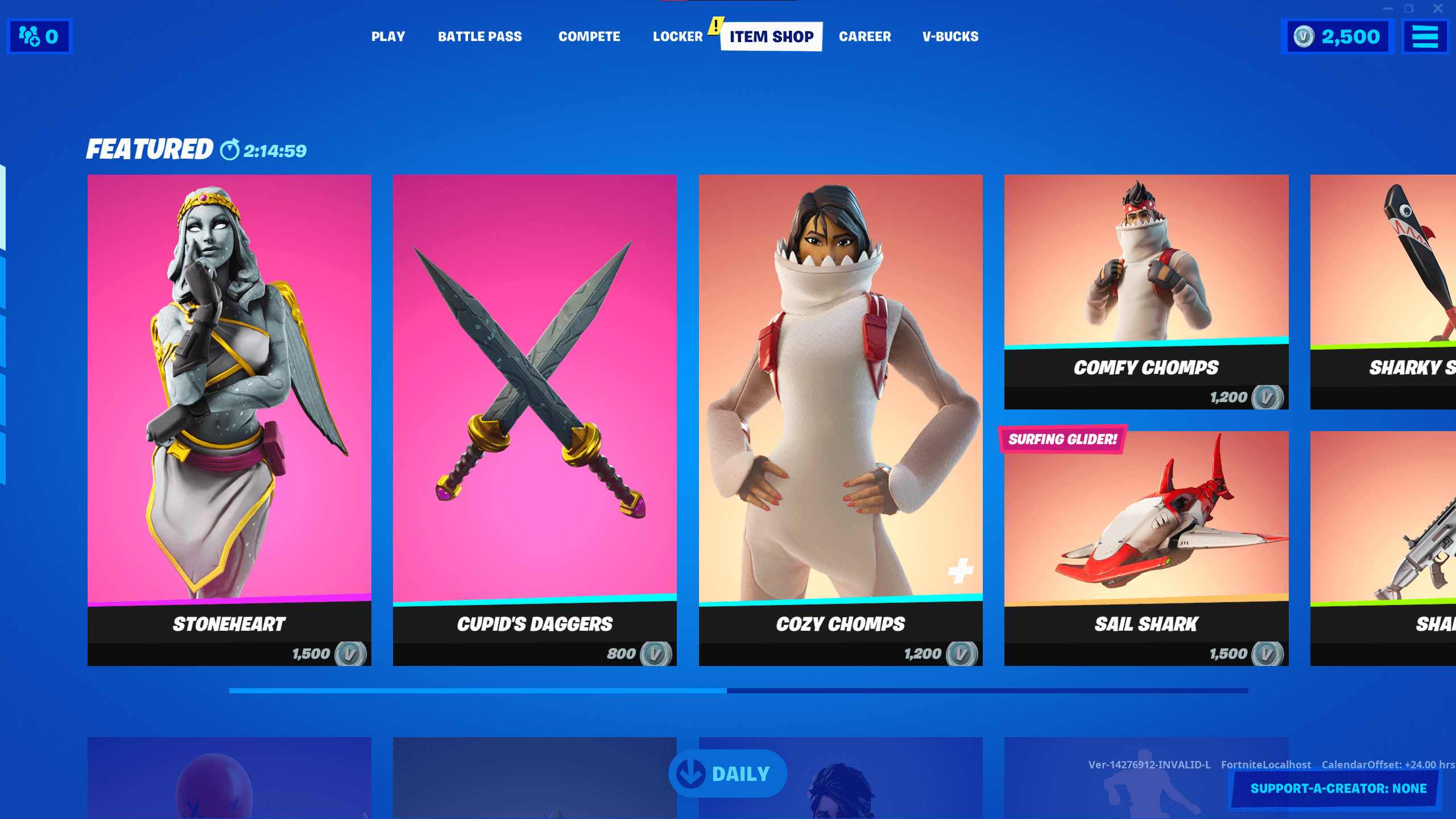The height and width of the screenshot is (819, 1456).
Task: Click the exclamation badge on Locker
Action: coord(715,25)
